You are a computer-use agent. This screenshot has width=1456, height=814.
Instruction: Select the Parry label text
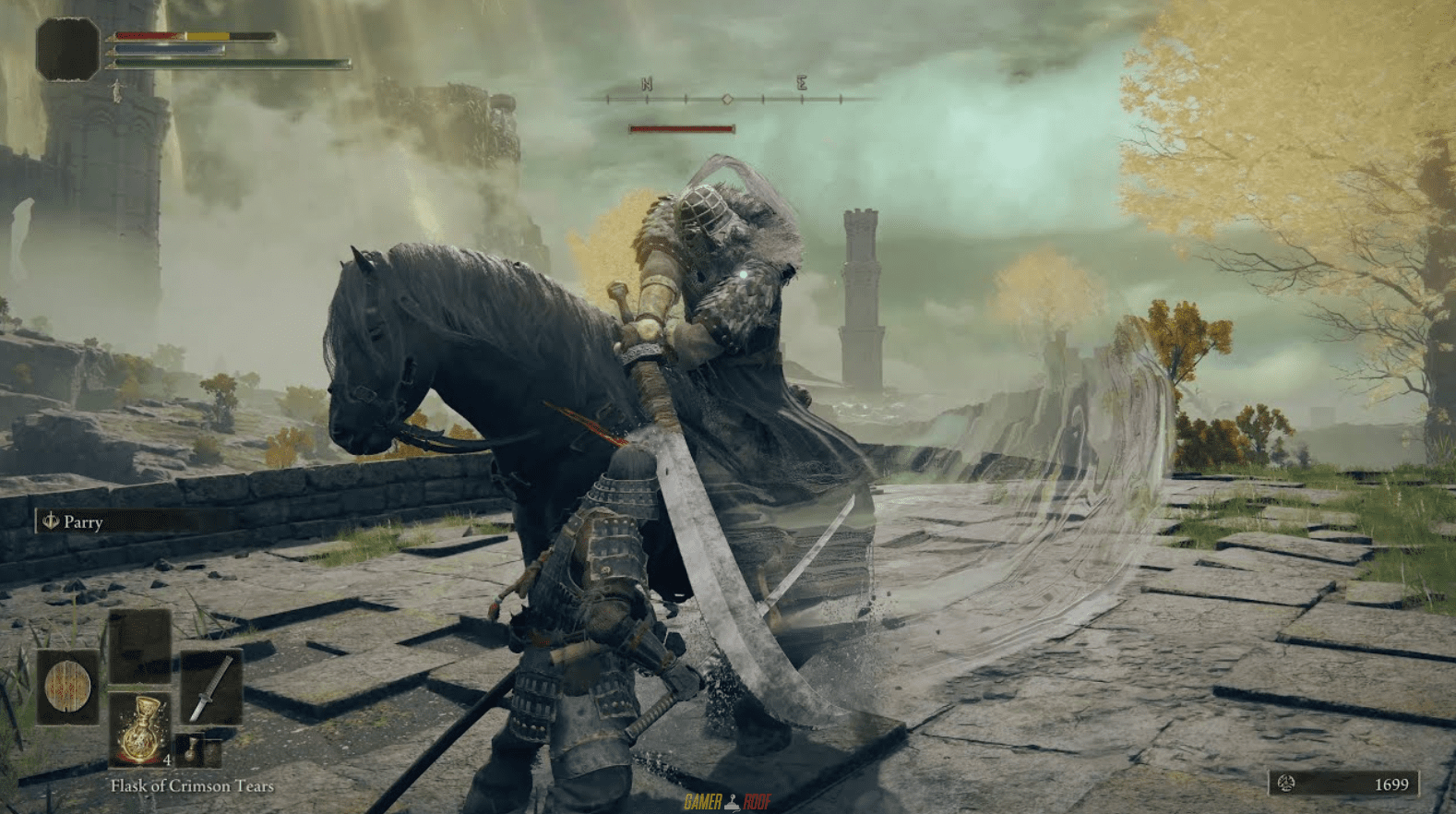[84, 522]
